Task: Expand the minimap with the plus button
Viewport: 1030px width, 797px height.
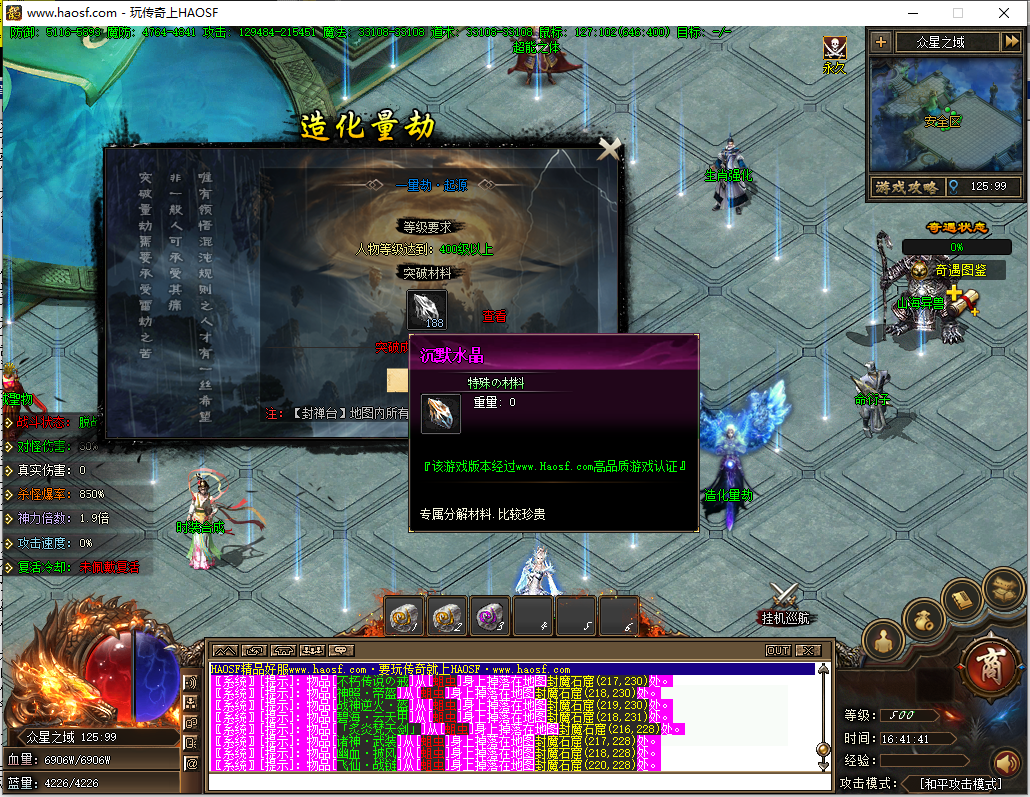Action: point(880,42)
